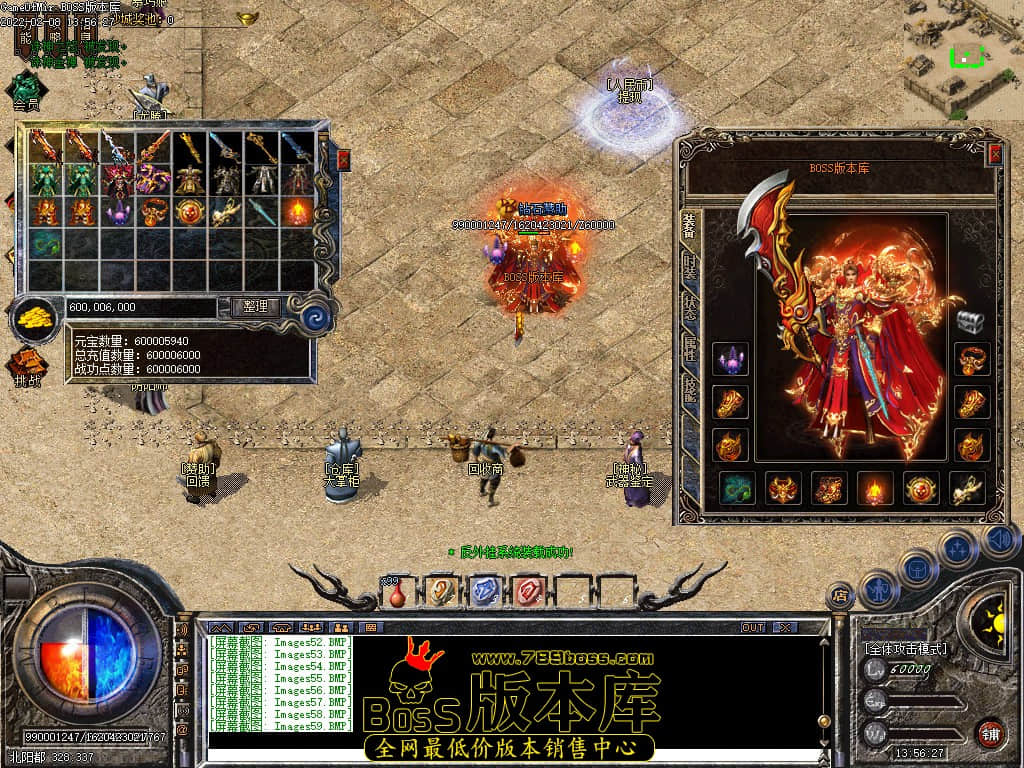Viewport: 1024px width, 768px height.
Task: Use the red potion hotbar slot
Action: click(397, 593)
